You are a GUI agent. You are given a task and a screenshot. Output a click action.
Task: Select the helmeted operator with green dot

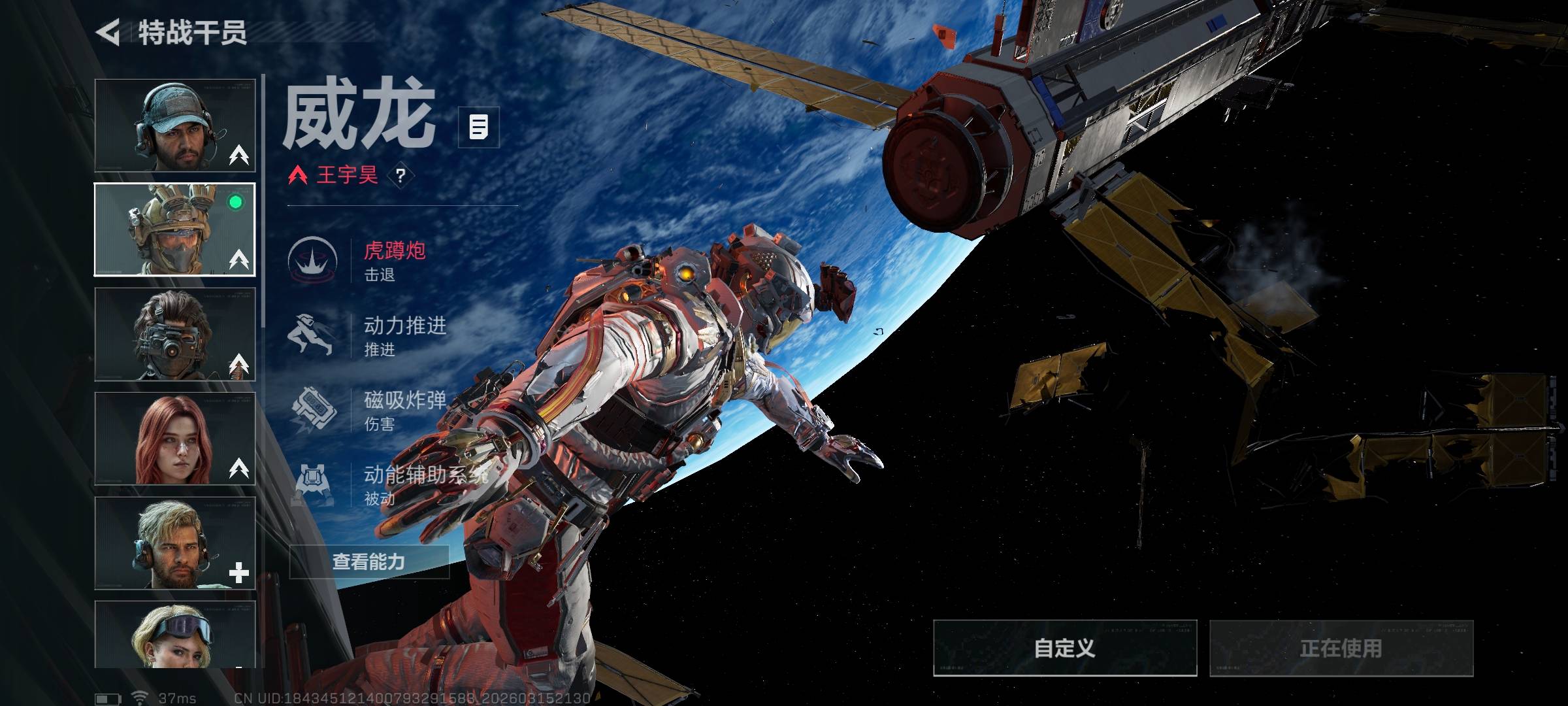(175, 229)
